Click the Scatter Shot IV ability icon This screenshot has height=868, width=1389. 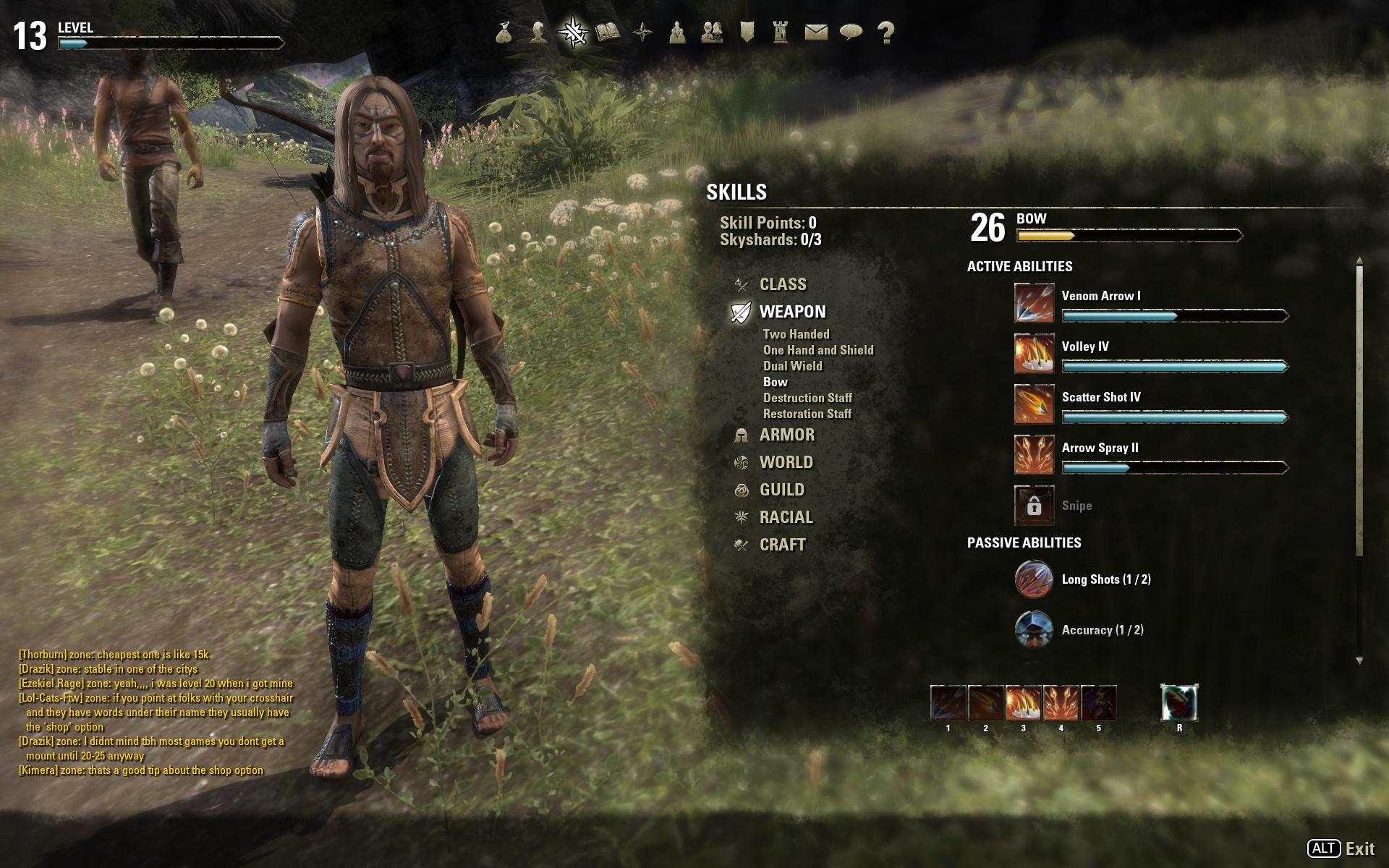(1034, 404)
